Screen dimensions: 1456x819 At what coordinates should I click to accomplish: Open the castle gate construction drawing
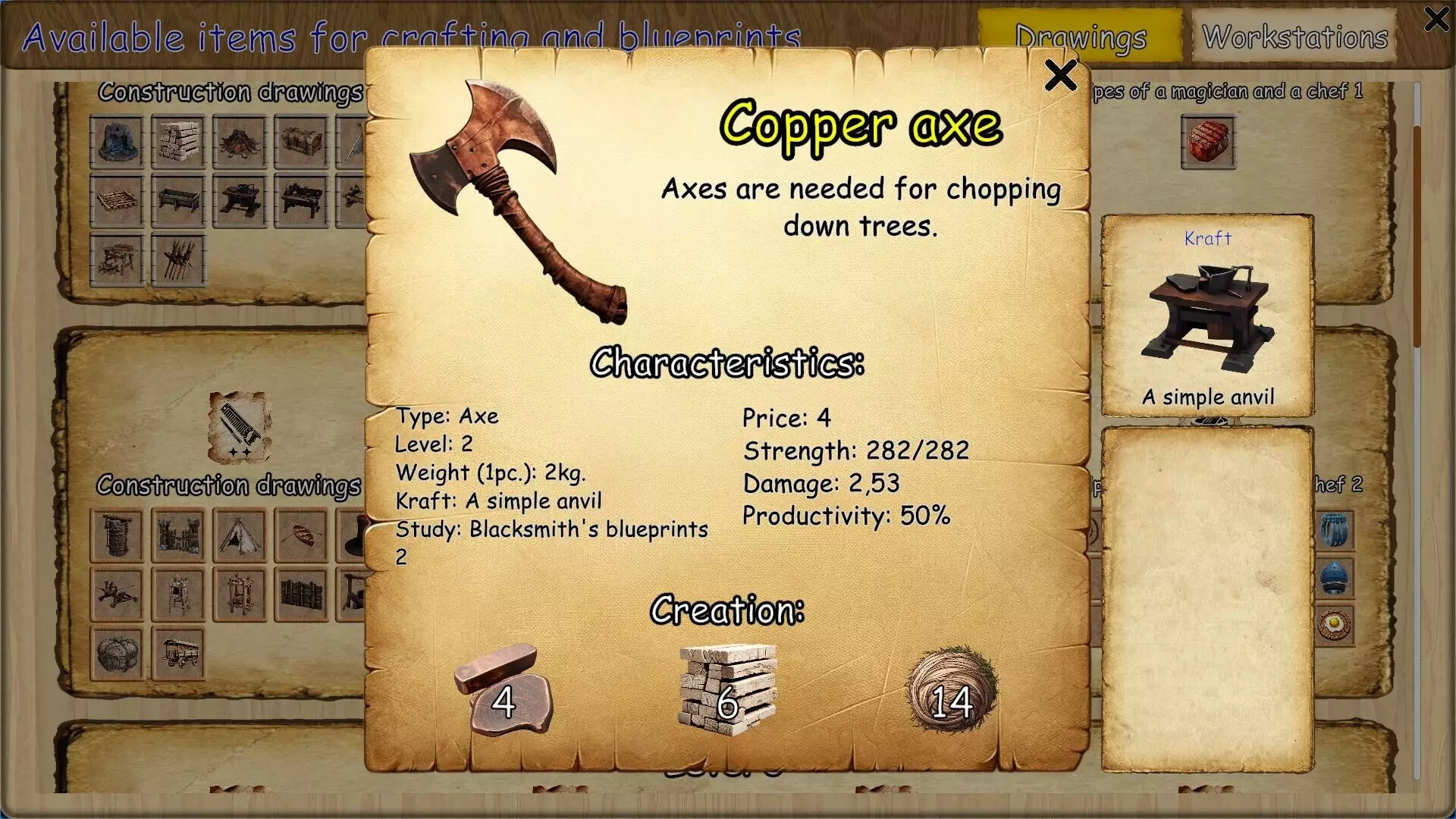coord(180,536)
